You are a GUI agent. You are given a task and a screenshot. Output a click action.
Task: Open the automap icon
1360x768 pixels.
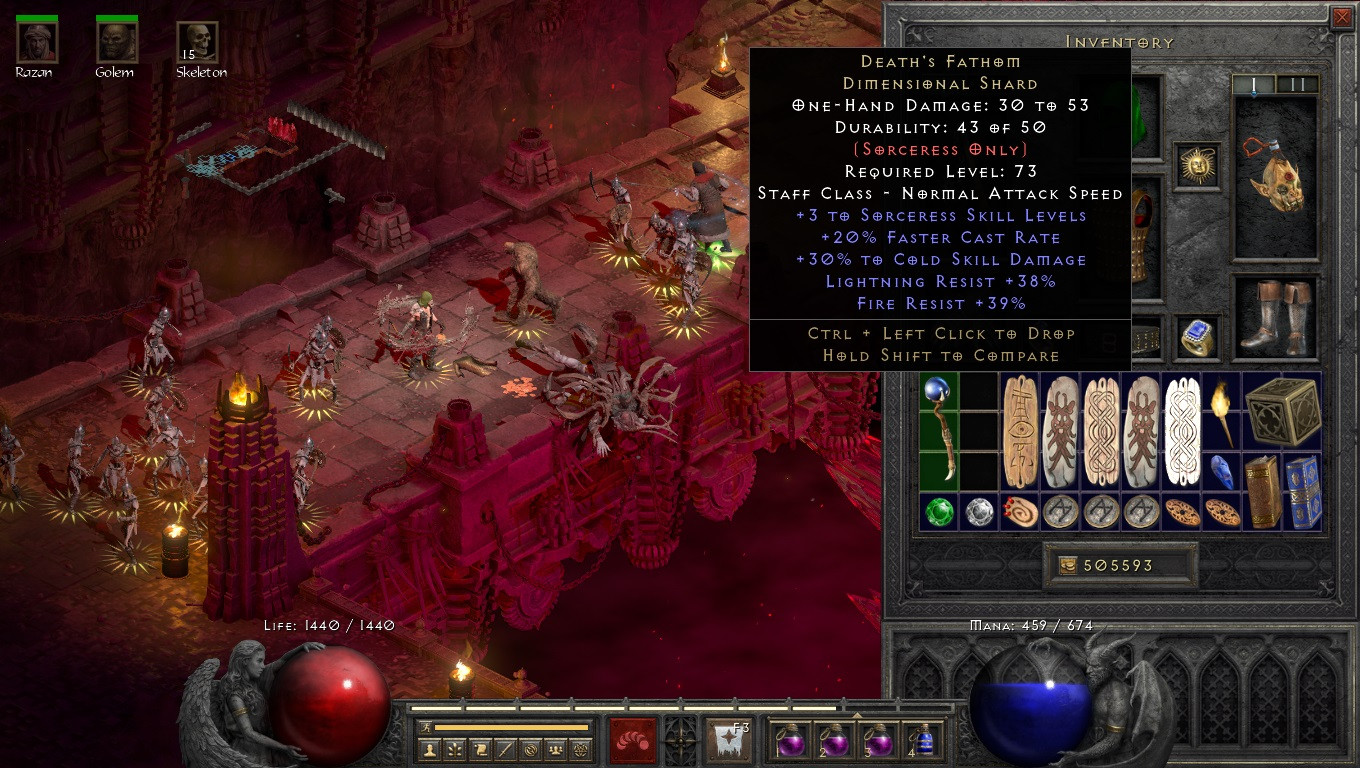[x=530, y=749]
